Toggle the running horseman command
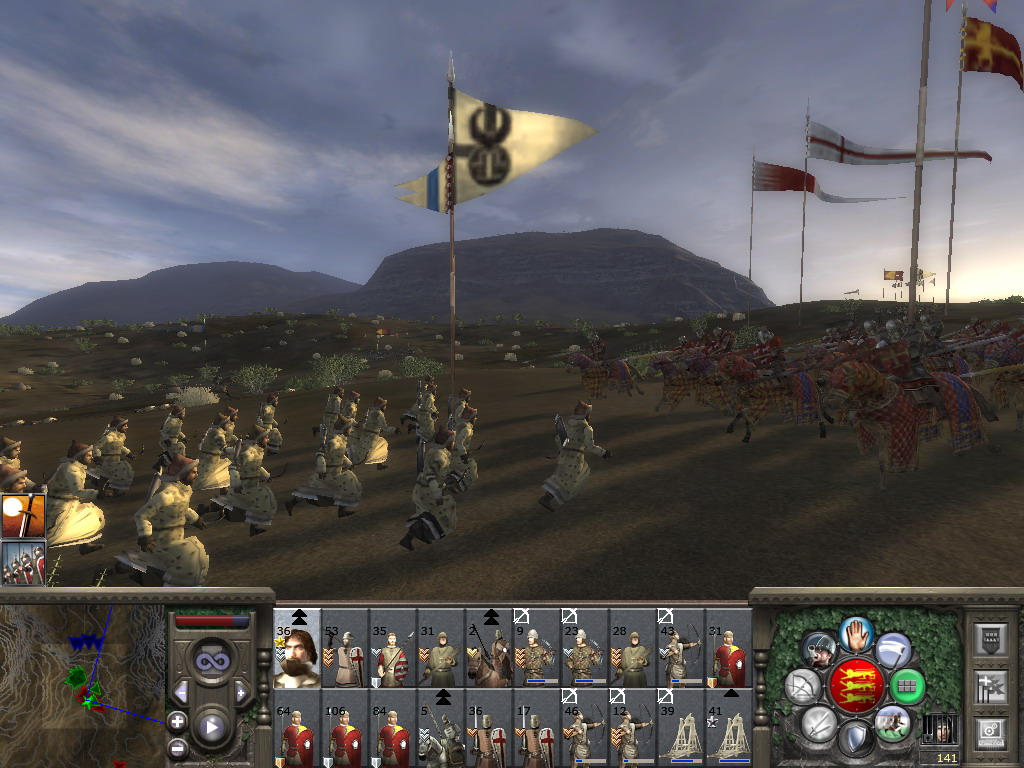 pos(892,722)
